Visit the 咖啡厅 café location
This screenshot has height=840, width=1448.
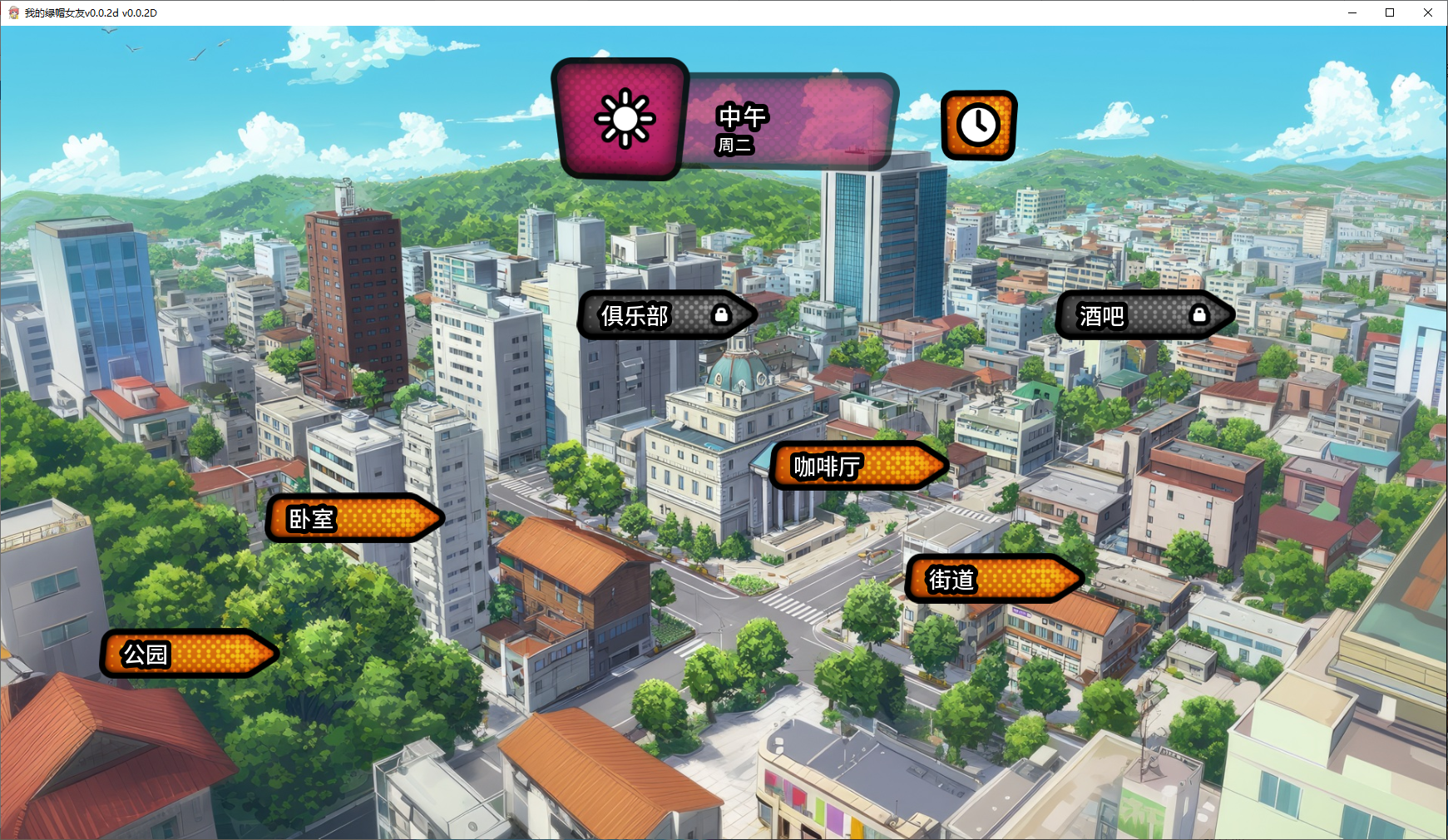tap(858, 466)
